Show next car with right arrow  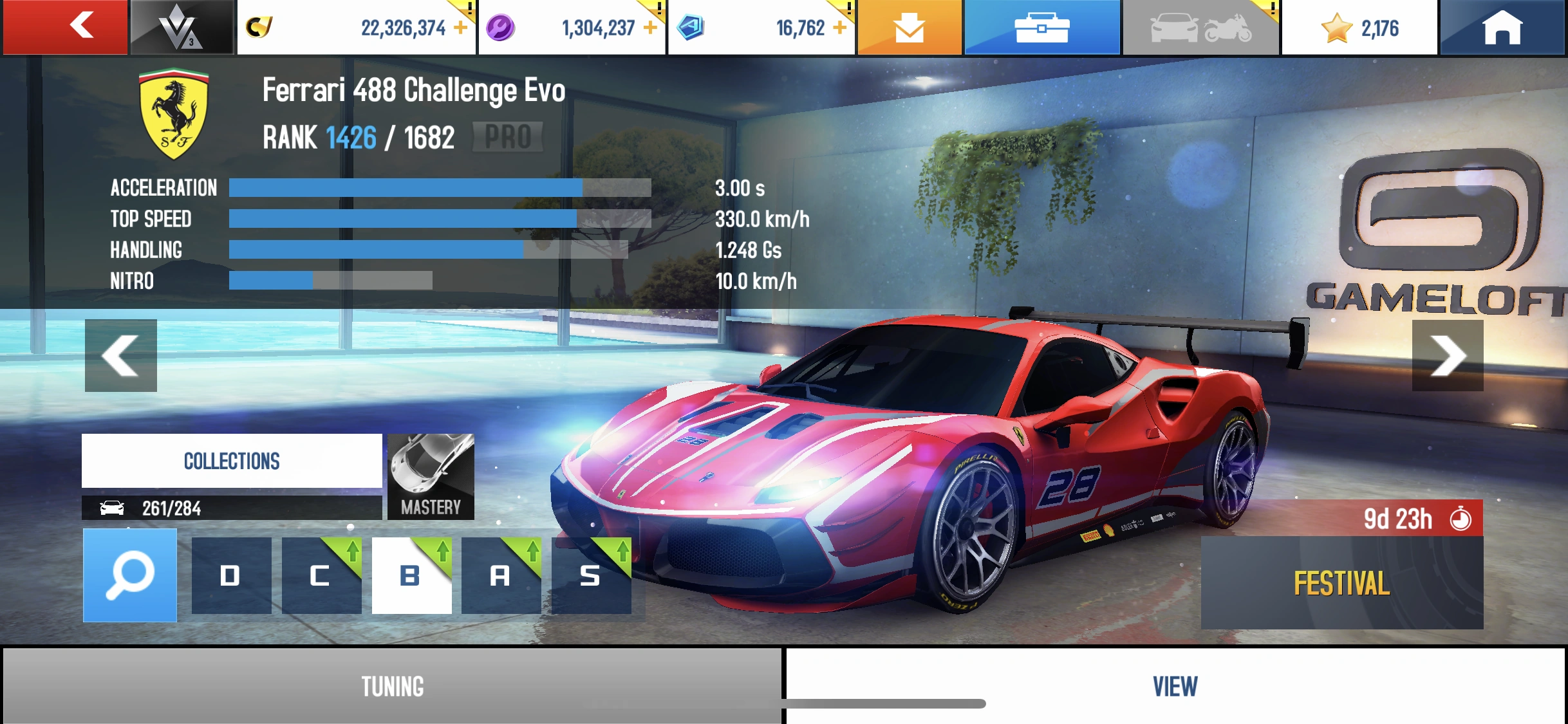[x=1450, y=355]
